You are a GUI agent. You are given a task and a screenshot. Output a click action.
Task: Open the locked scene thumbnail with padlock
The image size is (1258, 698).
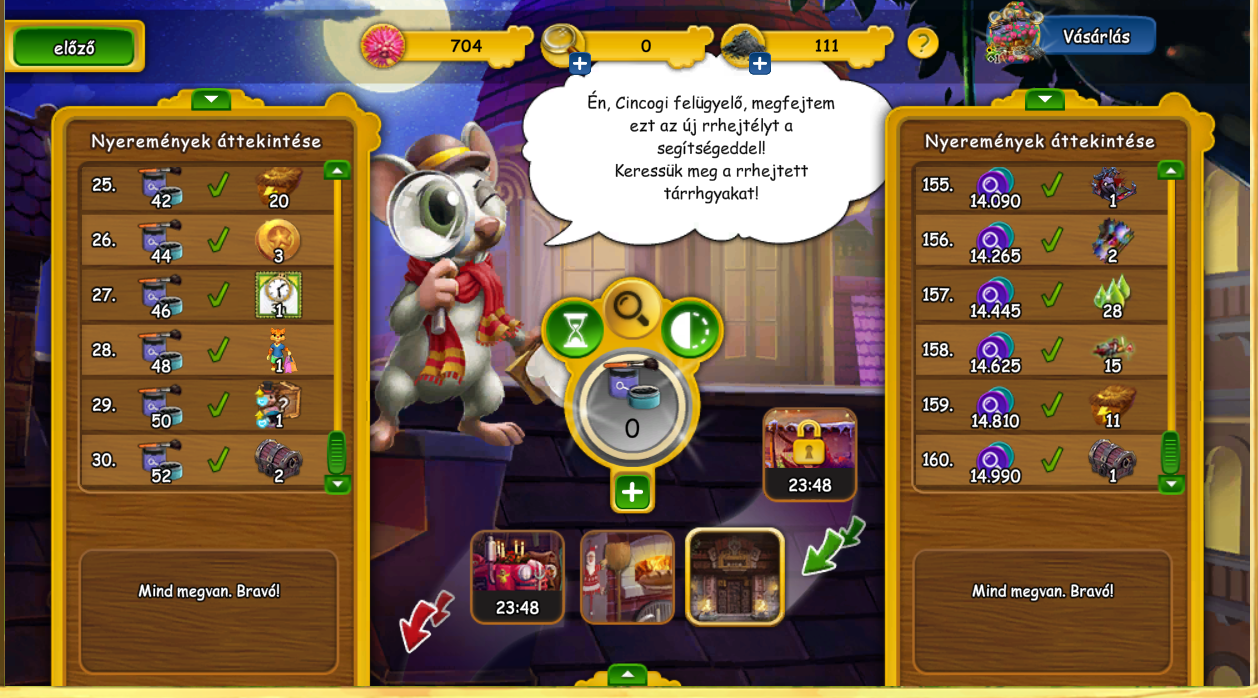coord(809,452)
